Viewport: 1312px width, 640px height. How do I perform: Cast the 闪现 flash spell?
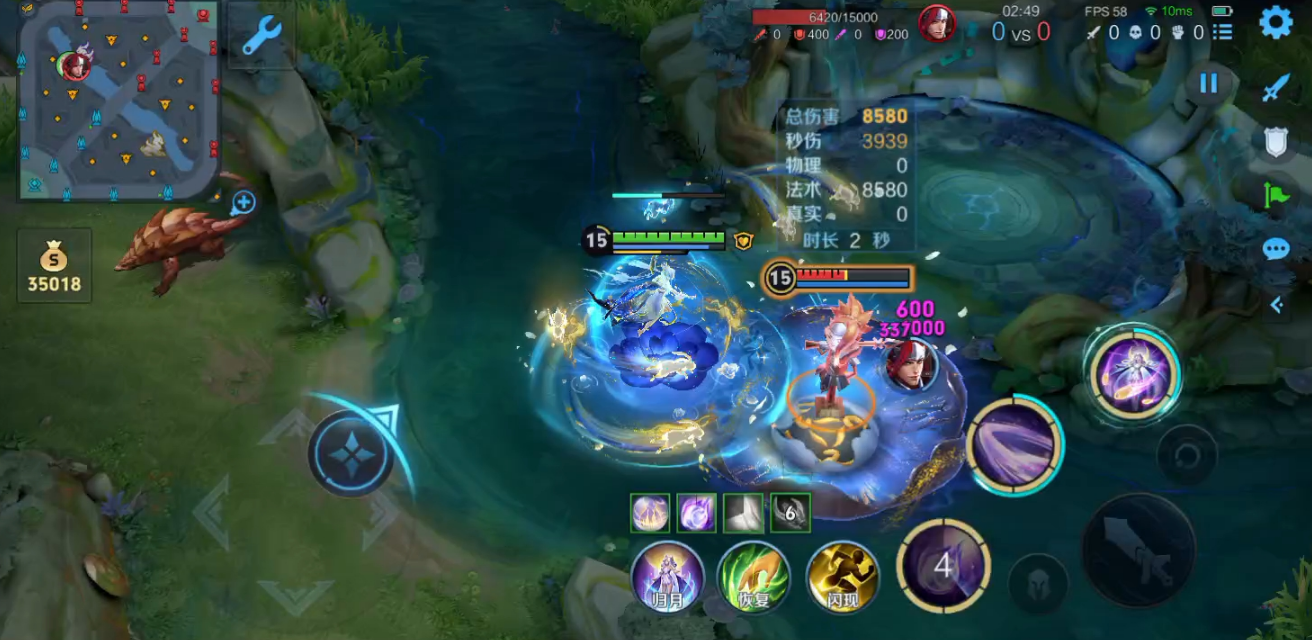coord(843,577)
